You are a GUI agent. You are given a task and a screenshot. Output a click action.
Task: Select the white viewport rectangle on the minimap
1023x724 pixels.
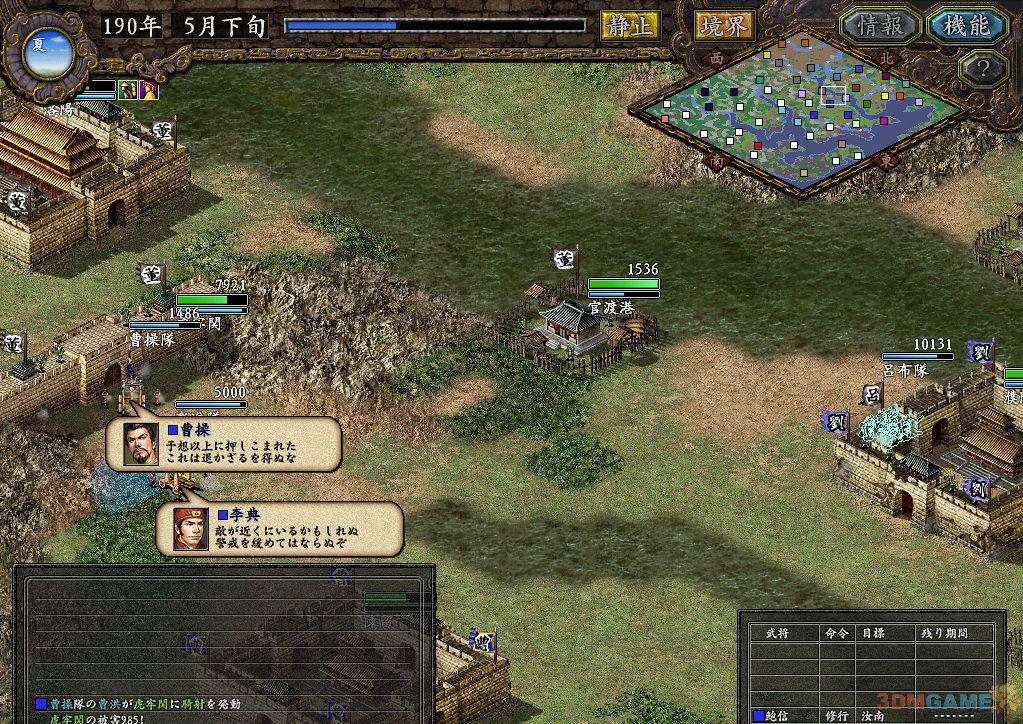pos(833,95)
